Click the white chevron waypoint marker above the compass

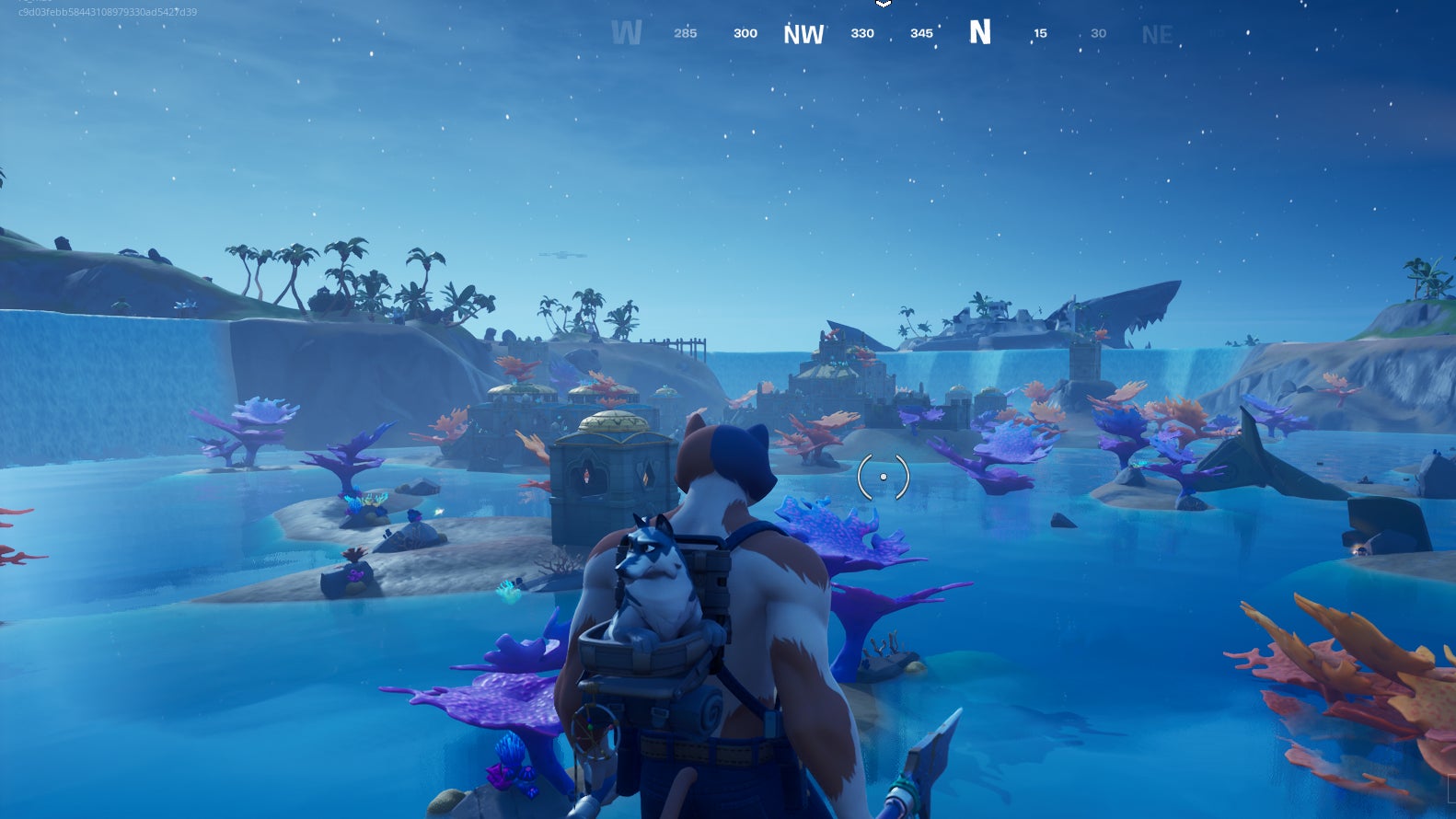tap(884, 5)
